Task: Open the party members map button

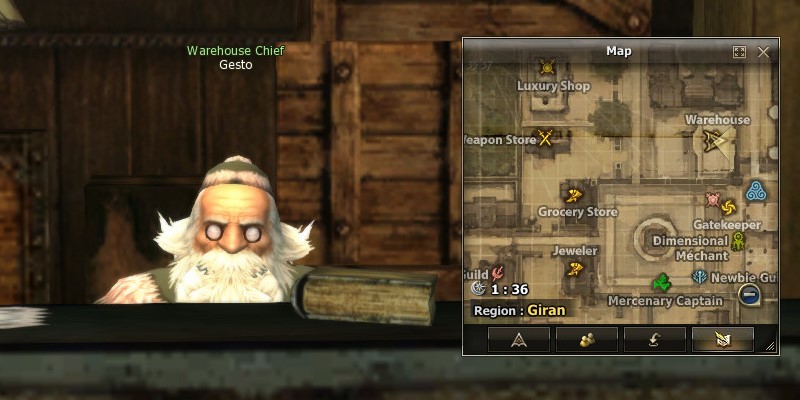Action: click(x=586, y=339)
